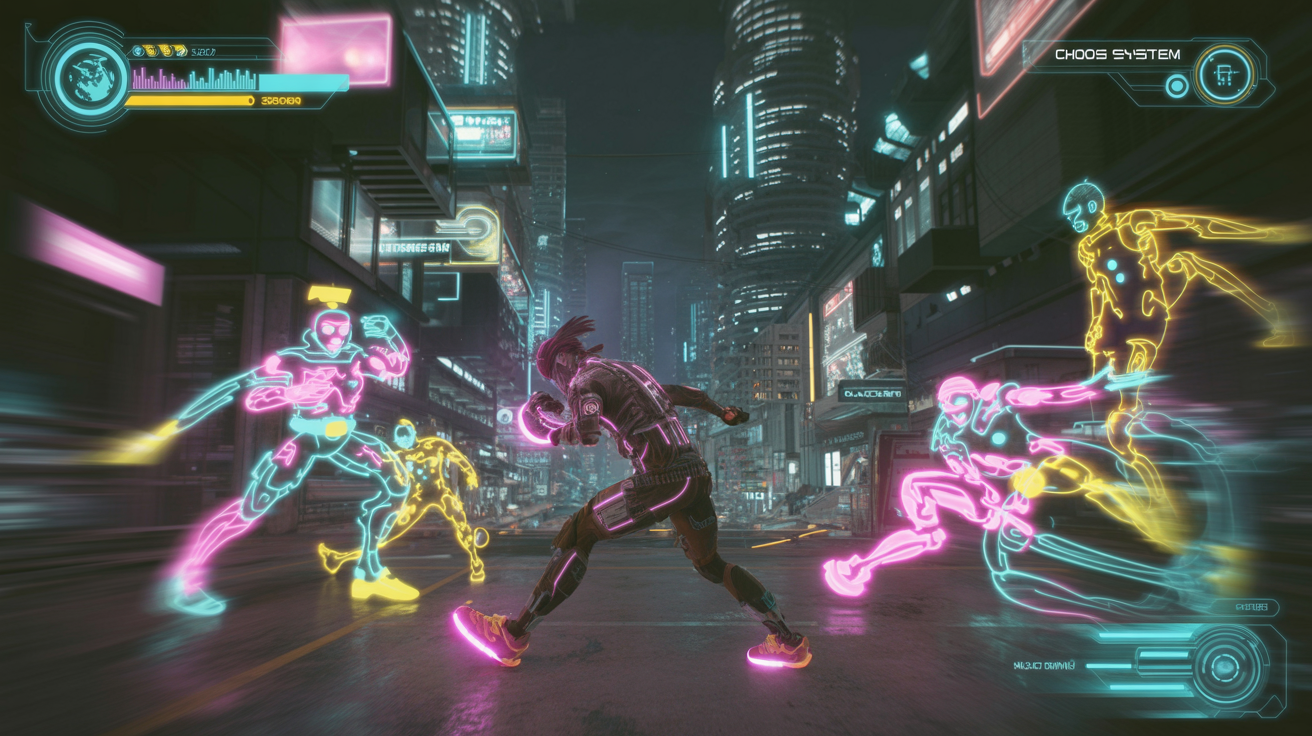Click the small cyan dot indicator

(x=1177, y=86)
